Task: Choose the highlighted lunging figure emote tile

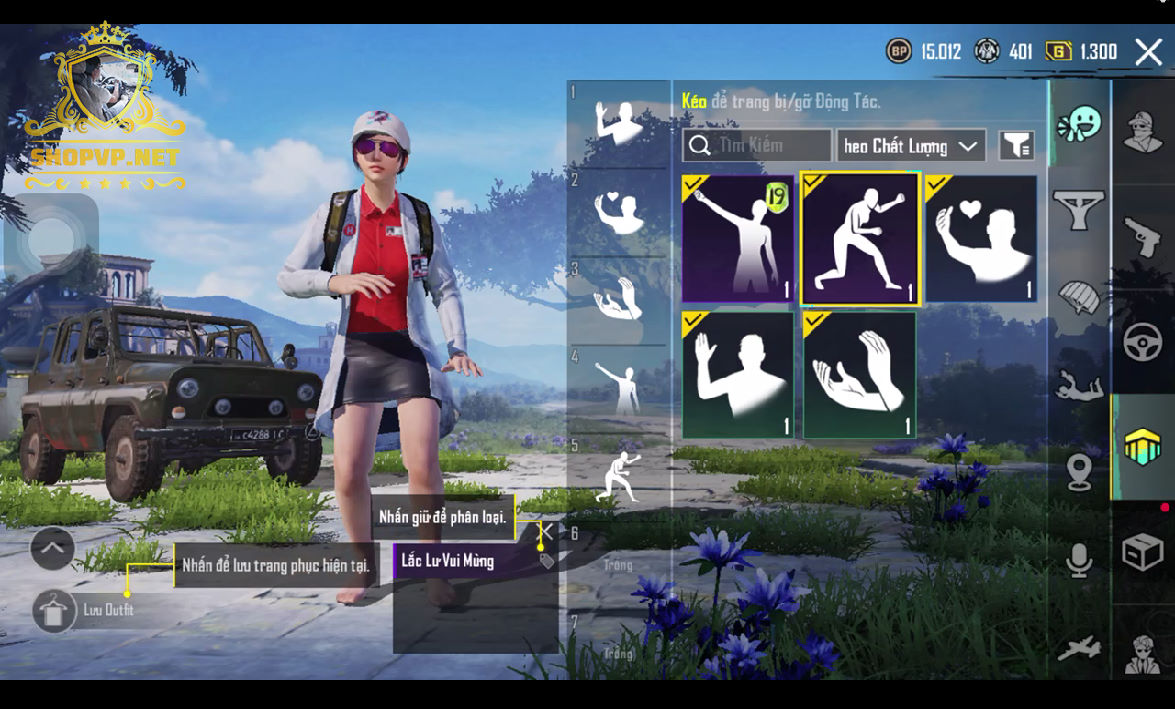Action: click(x=859, y=238)
